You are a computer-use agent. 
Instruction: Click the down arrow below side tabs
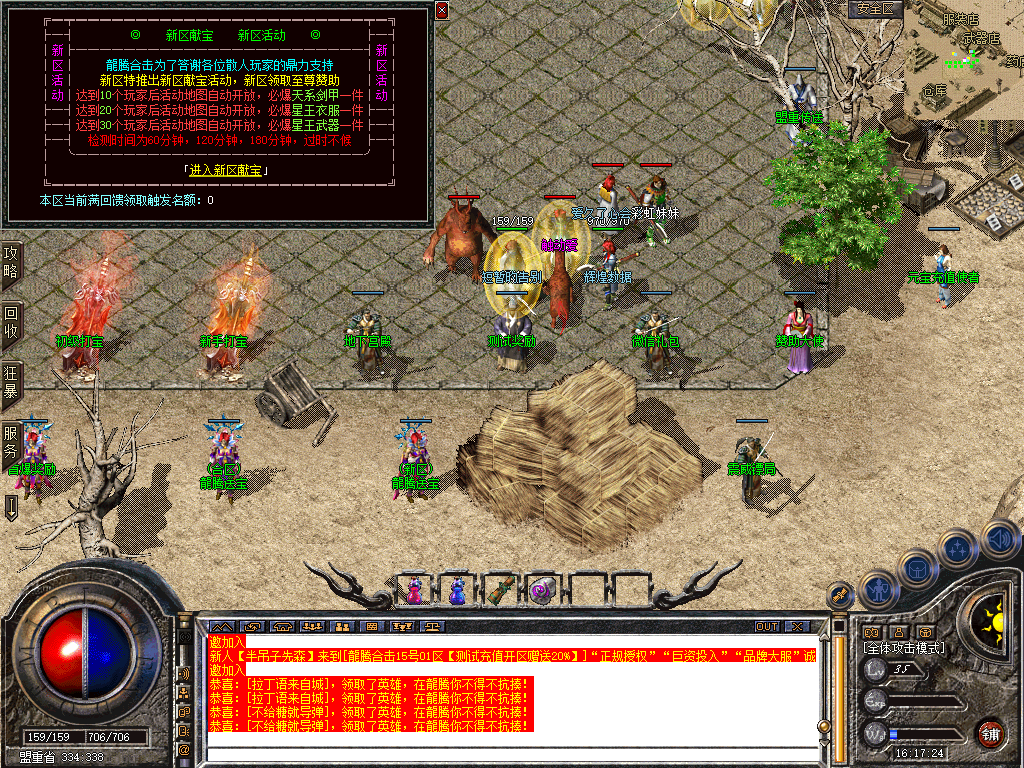coord(11,506)
